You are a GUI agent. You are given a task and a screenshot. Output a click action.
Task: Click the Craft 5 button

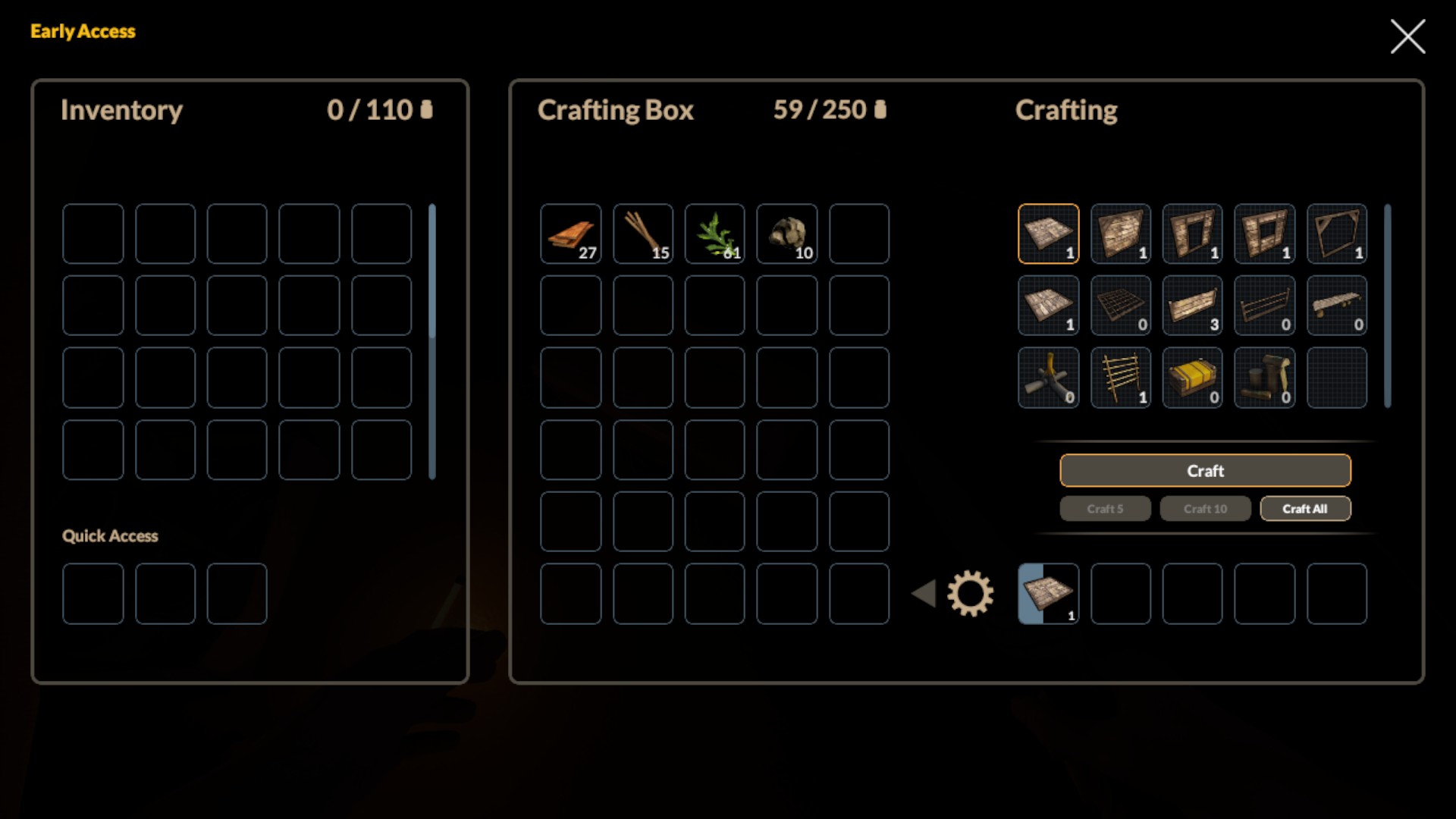pos(1105,509)
